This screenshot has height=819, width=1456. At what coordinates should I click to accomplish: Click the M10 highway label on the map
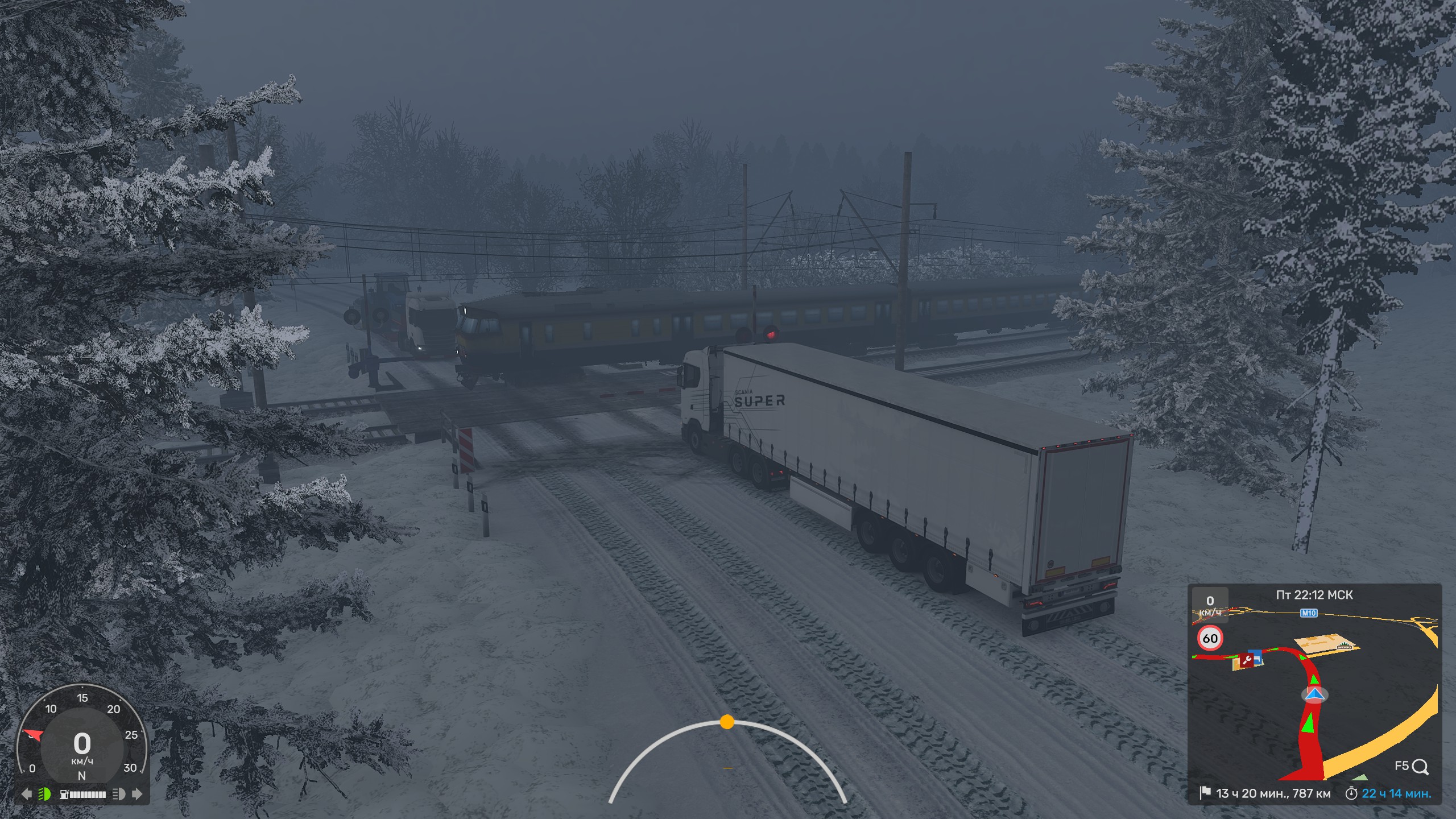[1309, 613]
